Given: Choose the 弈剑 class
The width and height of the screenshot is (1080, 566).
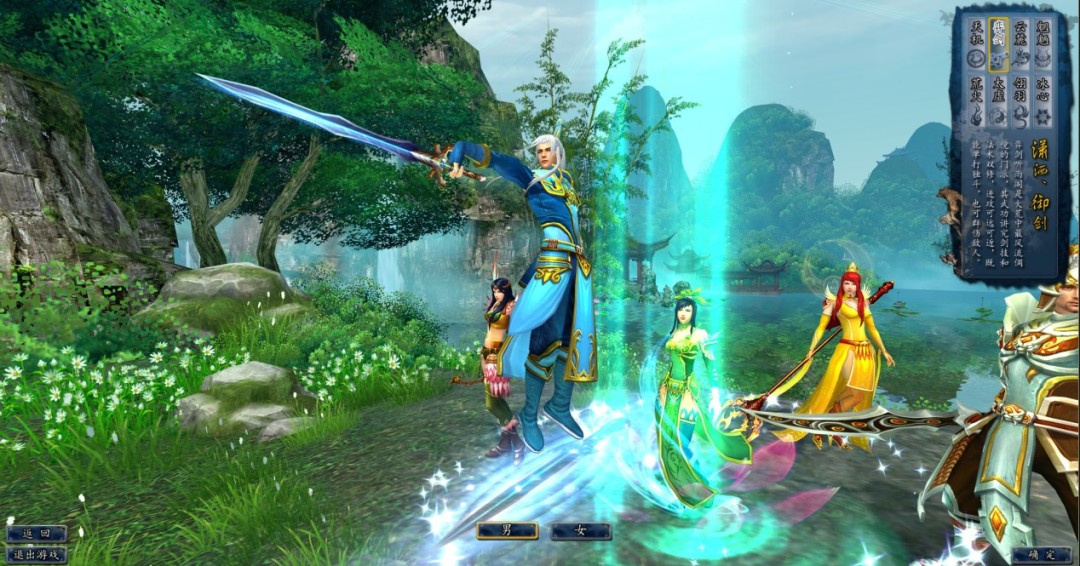Looking at the screenshot, I should [997, 44].
